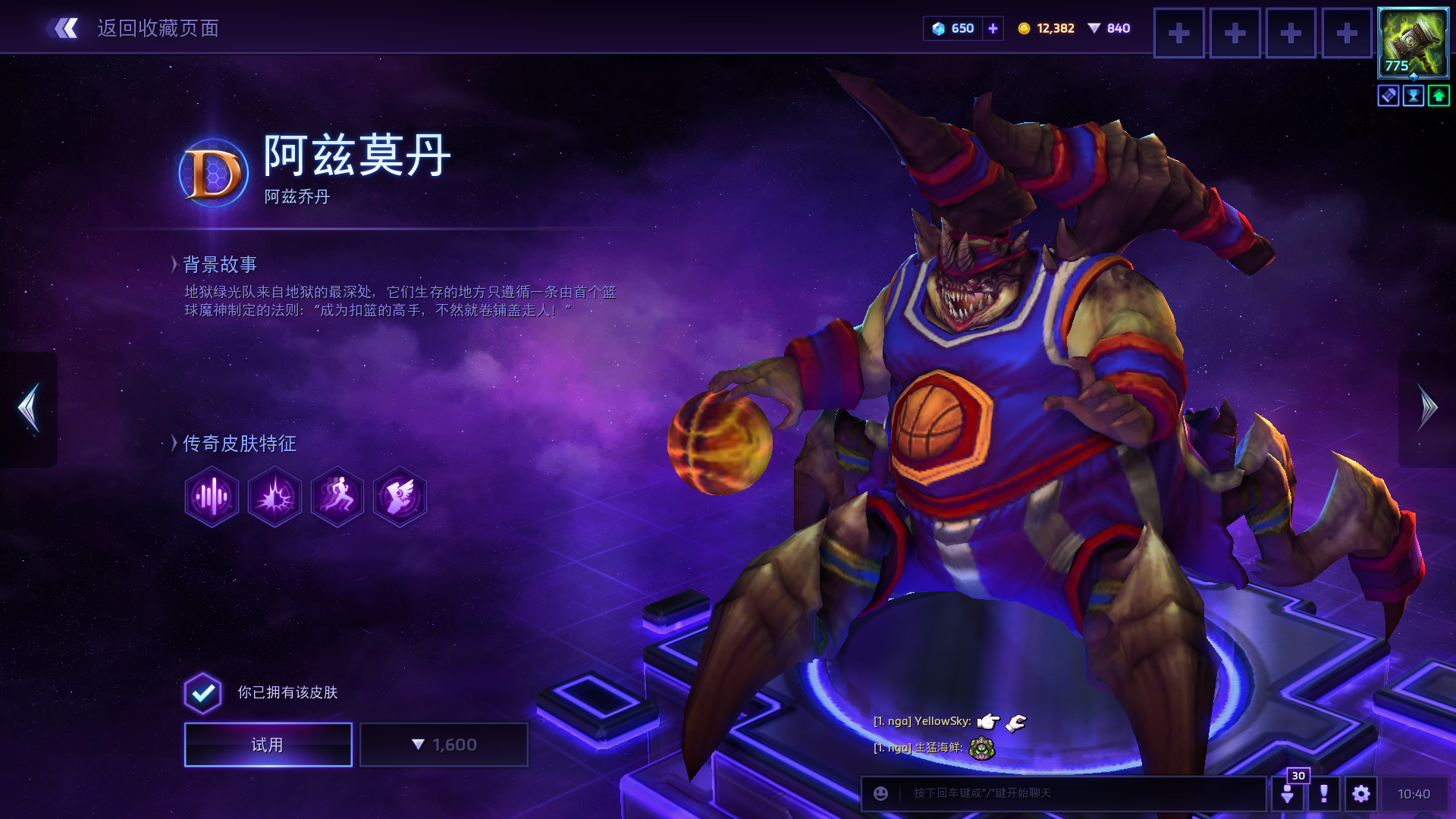
Task: Open the chat emoji picker
Action: [880, 793]
